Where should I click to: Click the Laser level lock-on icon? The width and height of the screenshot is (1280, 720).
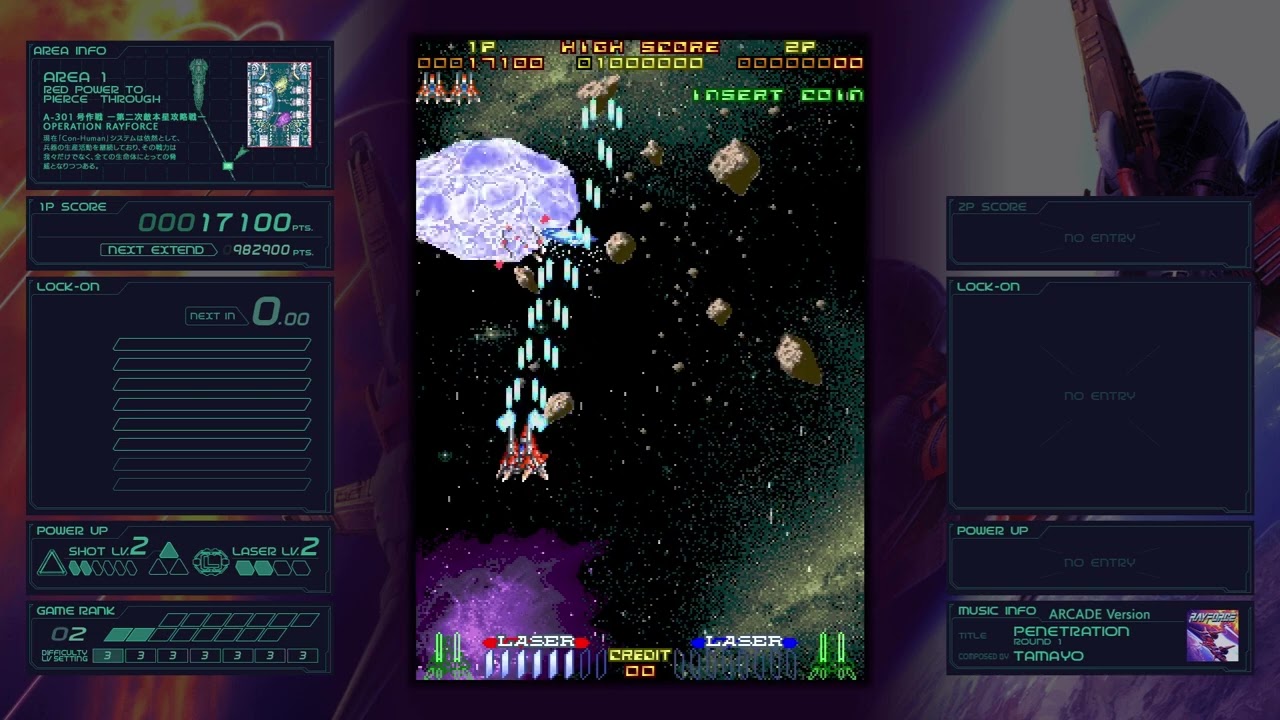(x=210, y=561)
